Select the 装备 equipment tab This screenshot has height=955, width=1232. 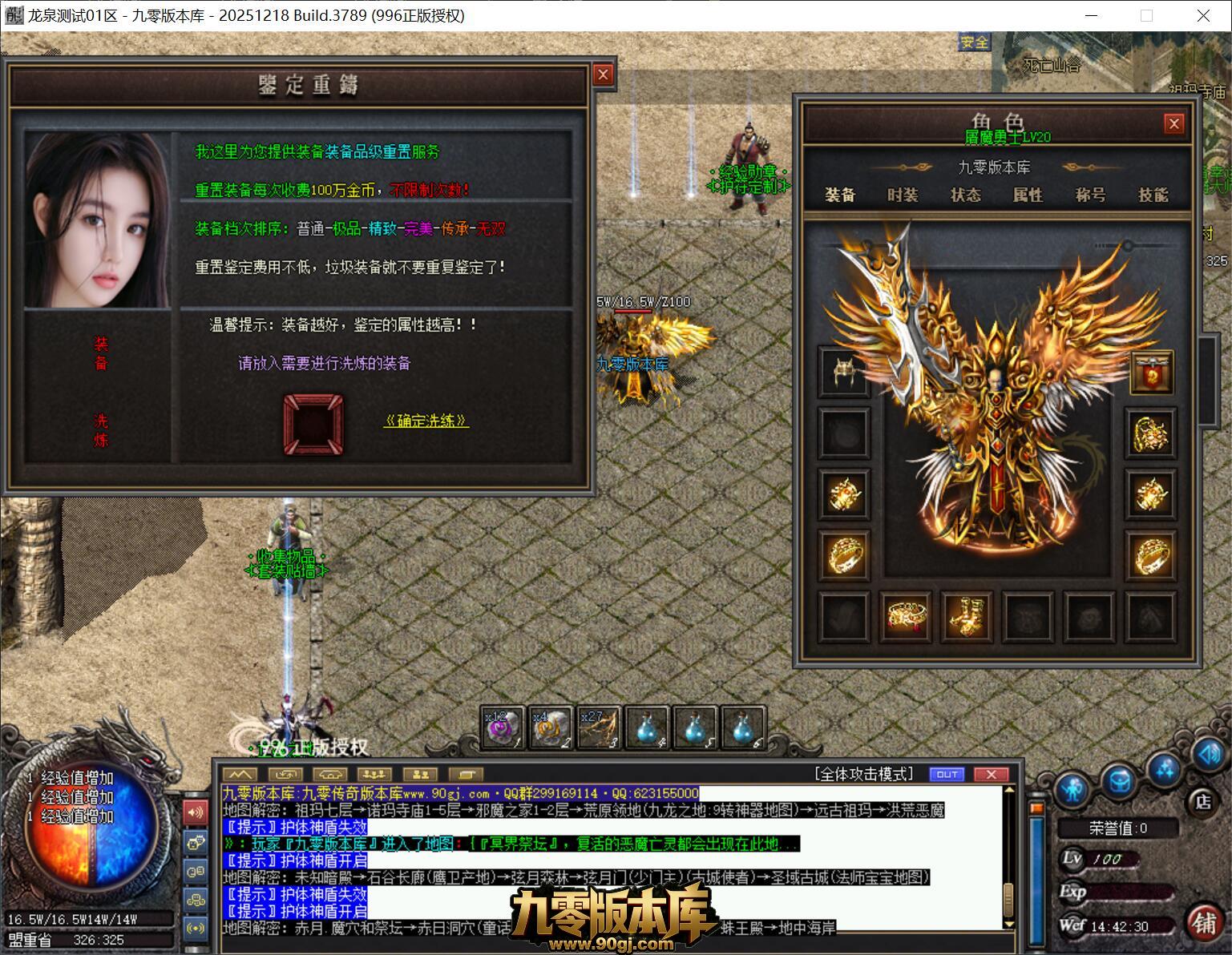[840, 195]
